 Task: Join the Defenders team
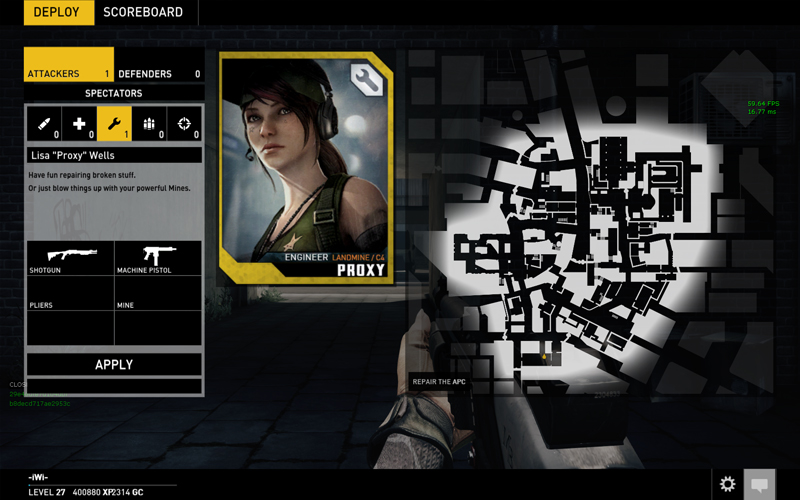click(x=159, y=73)
